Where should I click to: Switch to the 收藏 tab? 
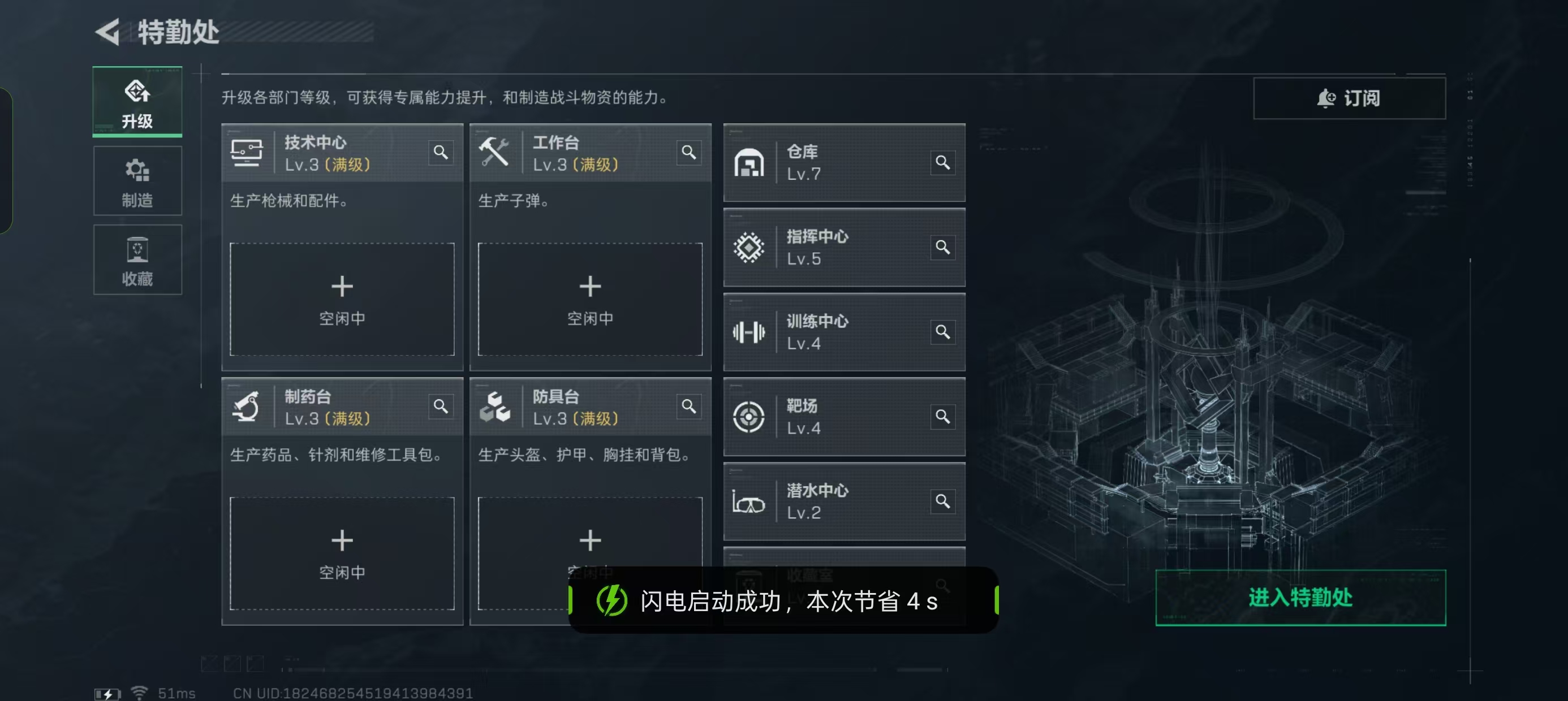(x=137, y=261)
